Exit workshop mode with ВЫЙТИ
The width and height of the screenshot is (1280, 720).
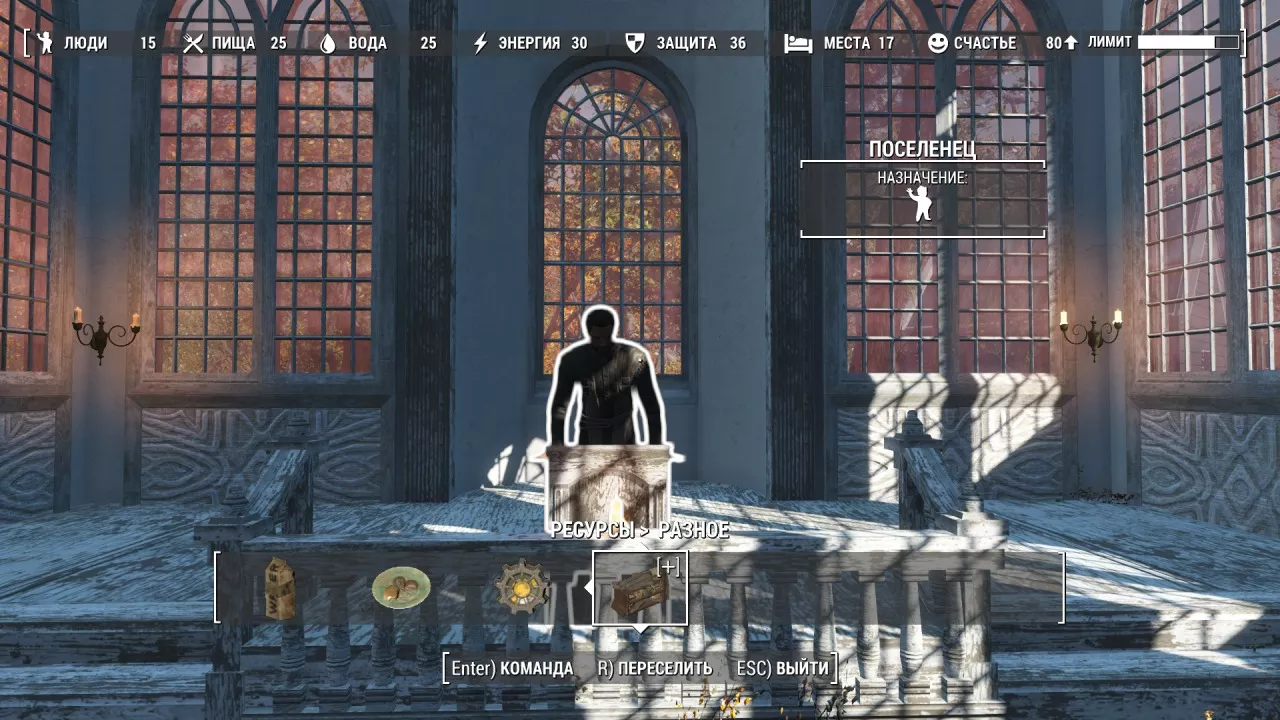tap(782, 668)
